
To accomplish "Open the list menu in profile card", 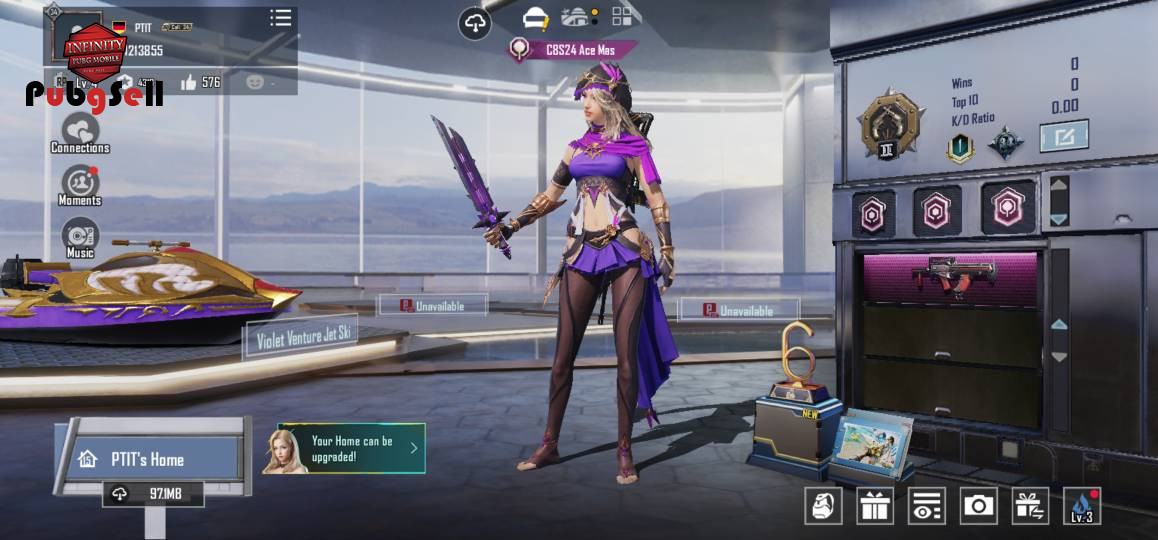I will pyautogui.click(x=281, y=18).
